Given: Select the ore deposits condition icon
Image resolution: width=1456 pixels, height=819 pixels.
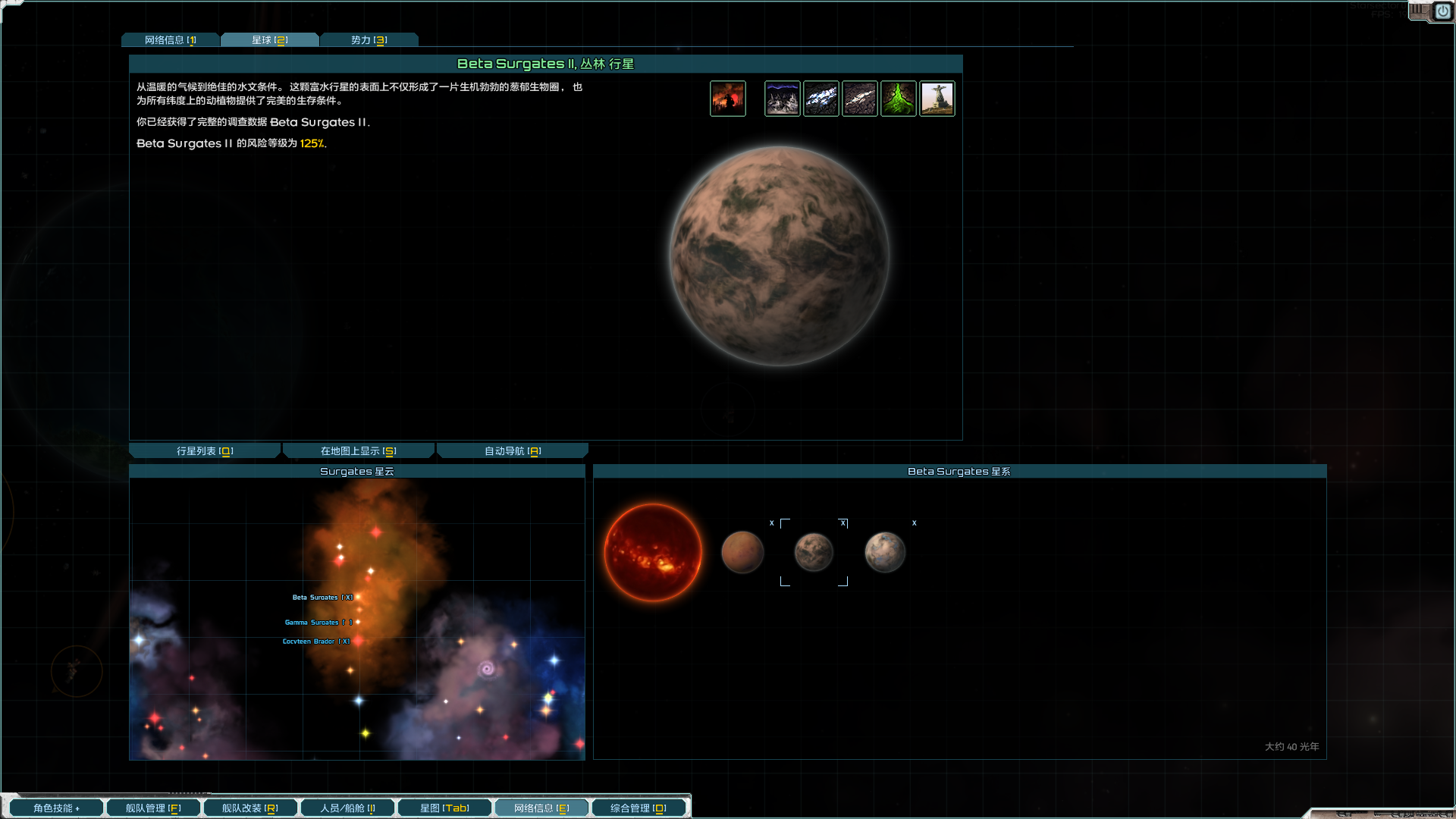Looking at the screenshot, I should point(821,98).
